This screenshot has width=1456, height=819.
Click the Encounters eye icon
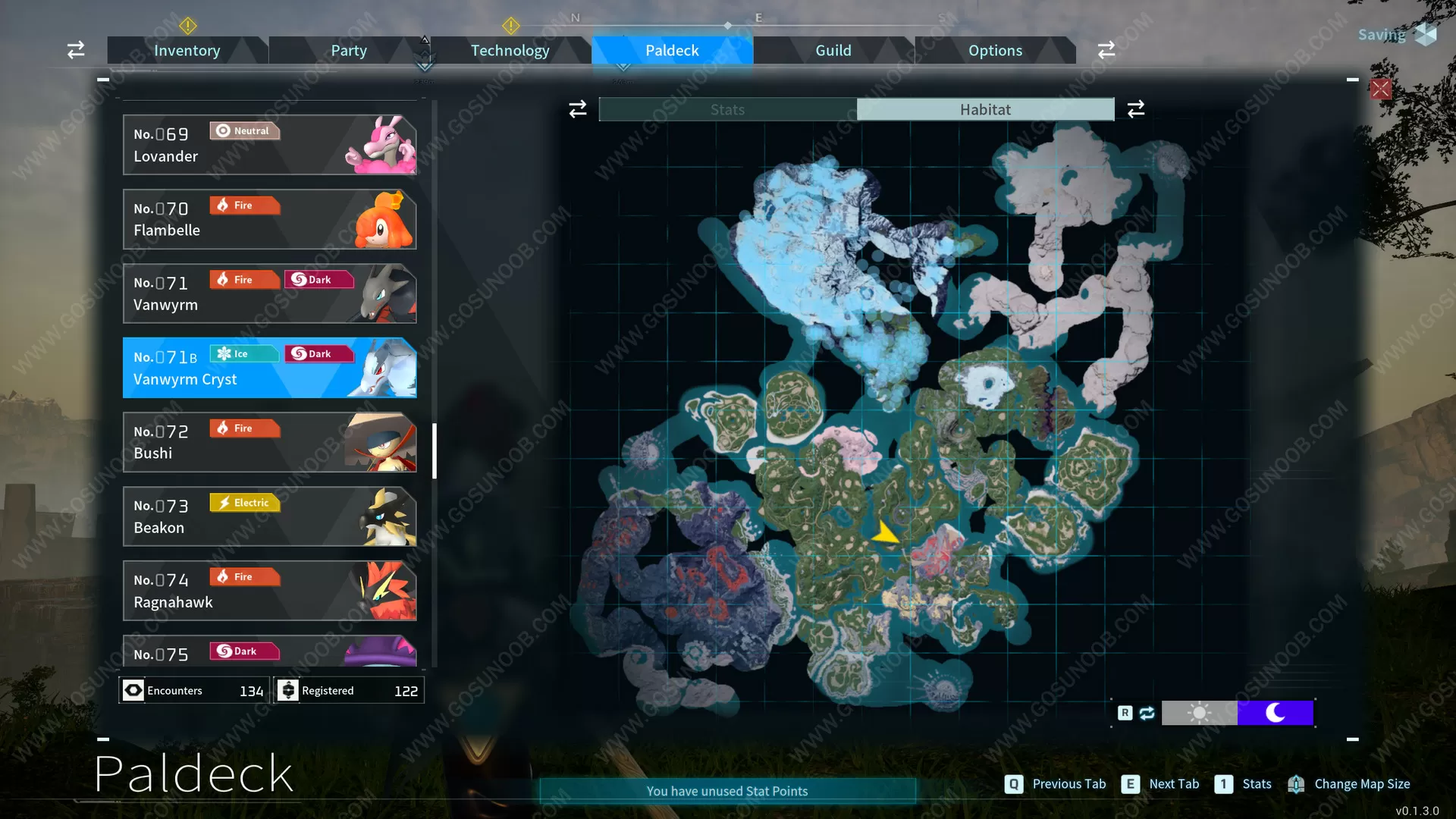click(x=133, y=690)
